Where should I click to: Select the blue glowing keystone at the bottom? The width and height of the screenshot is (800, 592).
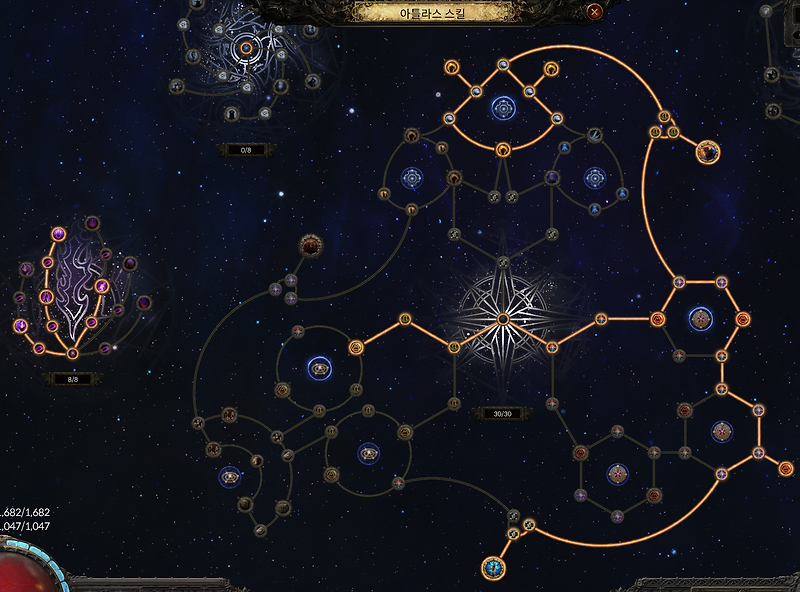point(493,569)
